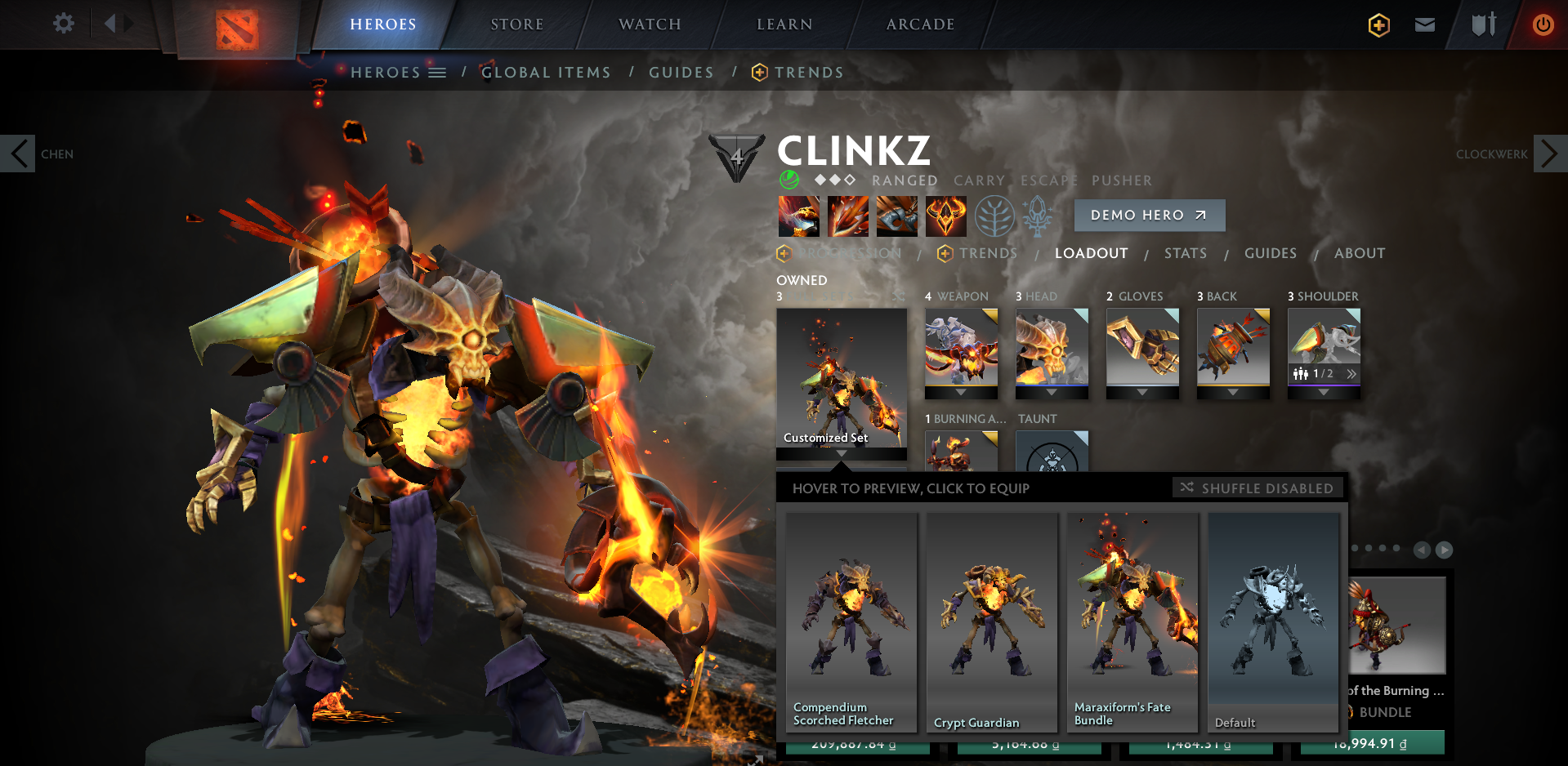Expand the Gloves slot dropdown arrow
1568x766 pixels.
pos(1142,391)
